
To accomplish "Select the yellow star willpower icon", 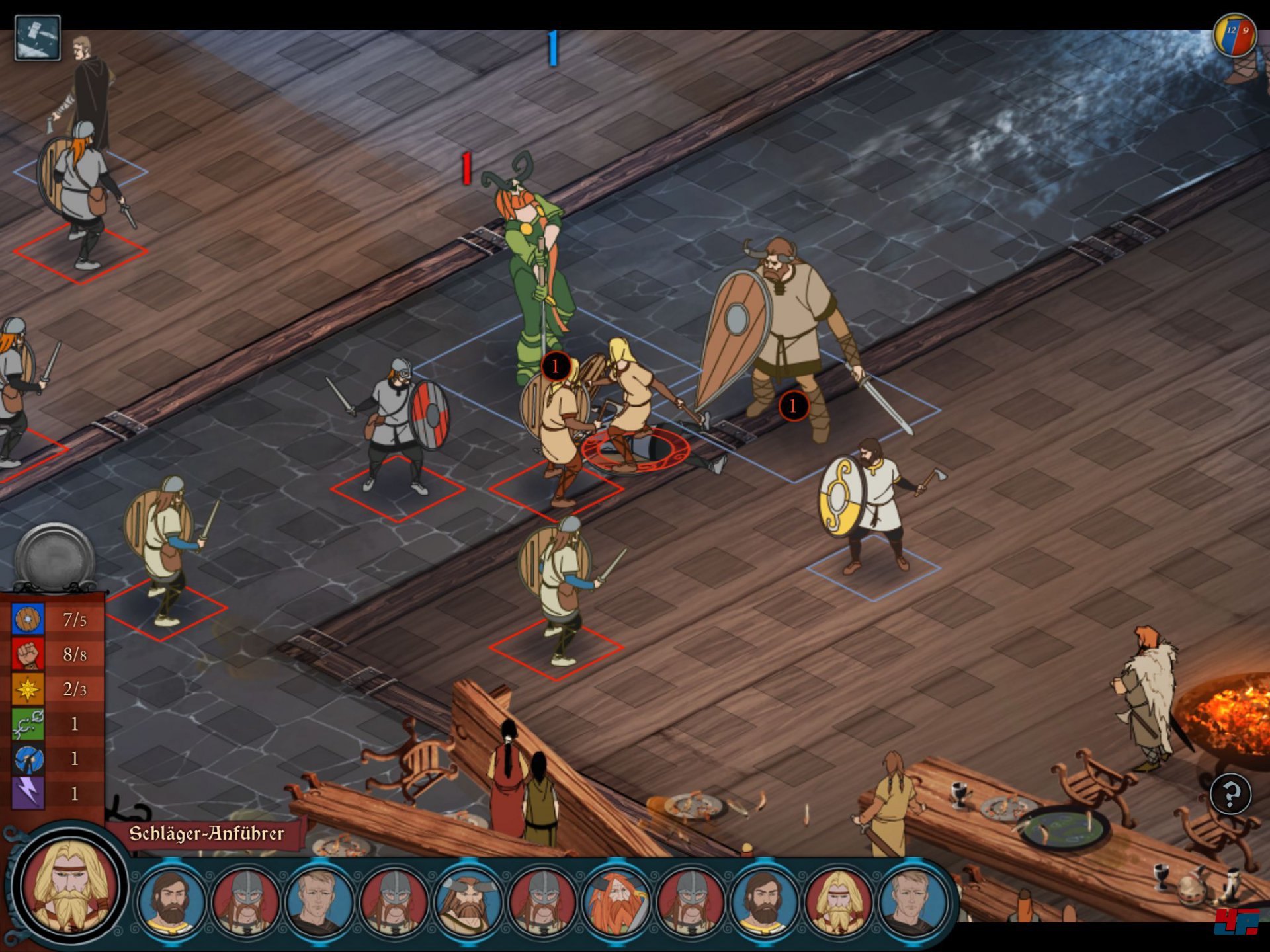I will 28,689.
